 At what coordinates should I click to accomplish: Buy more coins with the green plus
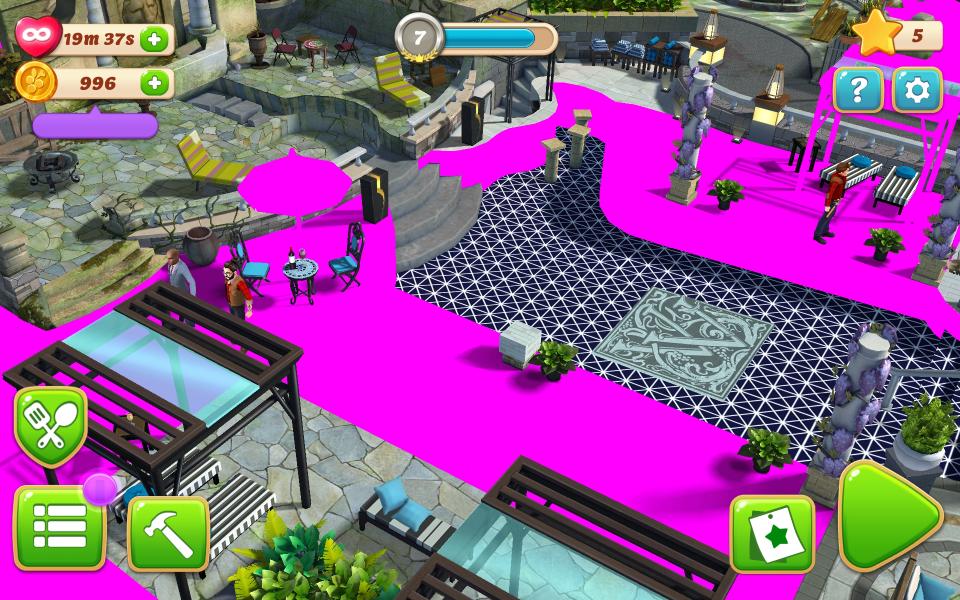pos(154,84)
